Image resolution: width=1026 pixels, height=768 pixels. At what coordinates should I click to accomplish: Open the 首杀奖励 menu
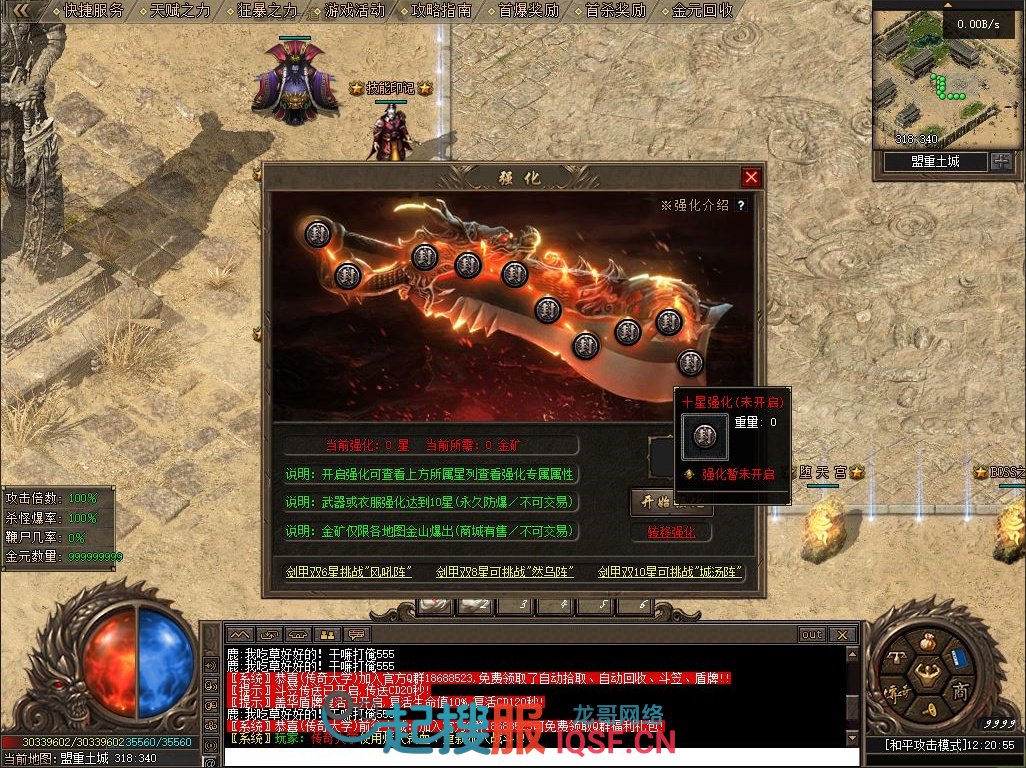tap(616, 11)
